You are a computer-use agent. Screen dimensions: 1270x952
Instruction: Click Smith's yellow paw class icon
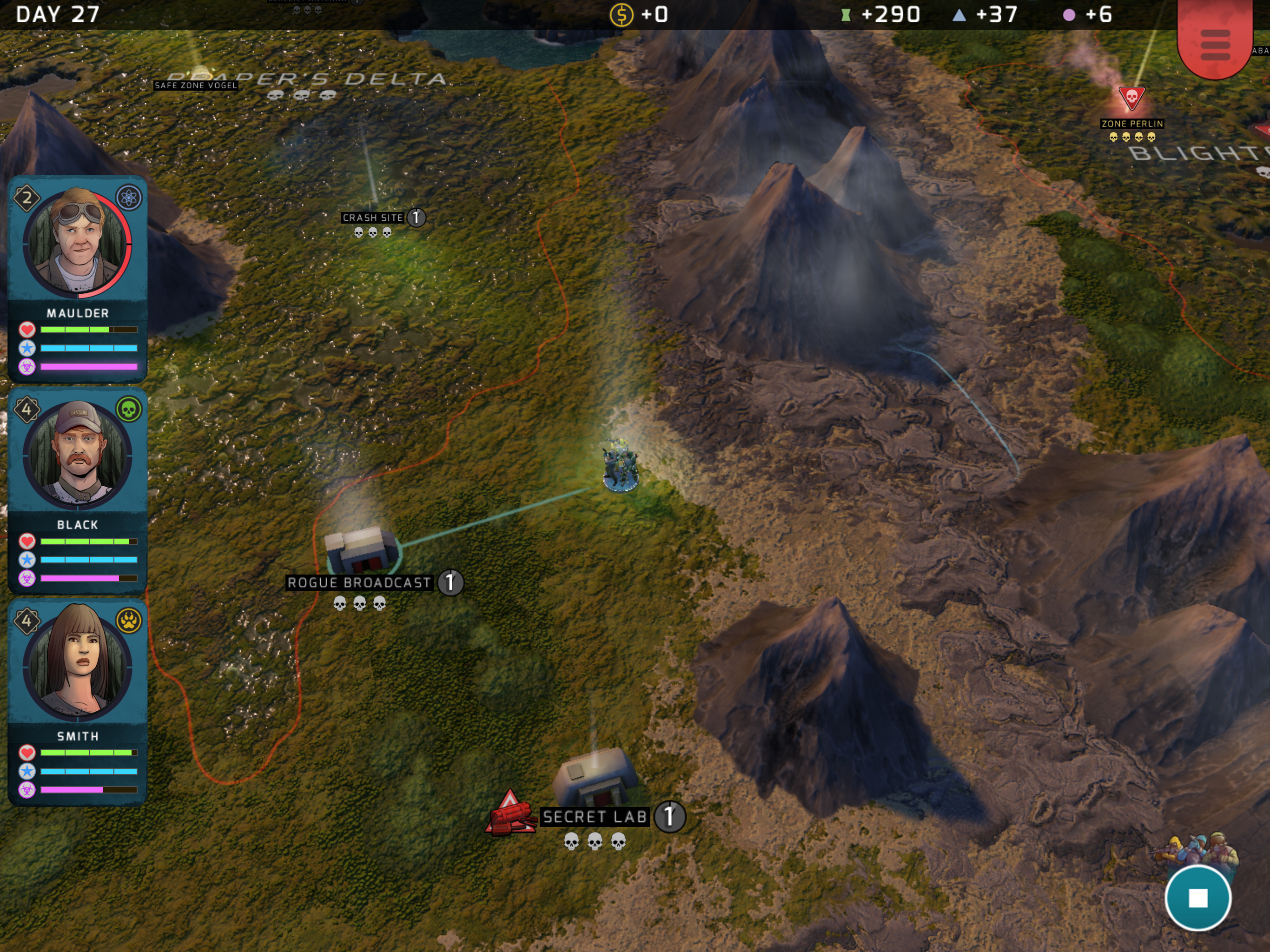click(x=129, y=621)
